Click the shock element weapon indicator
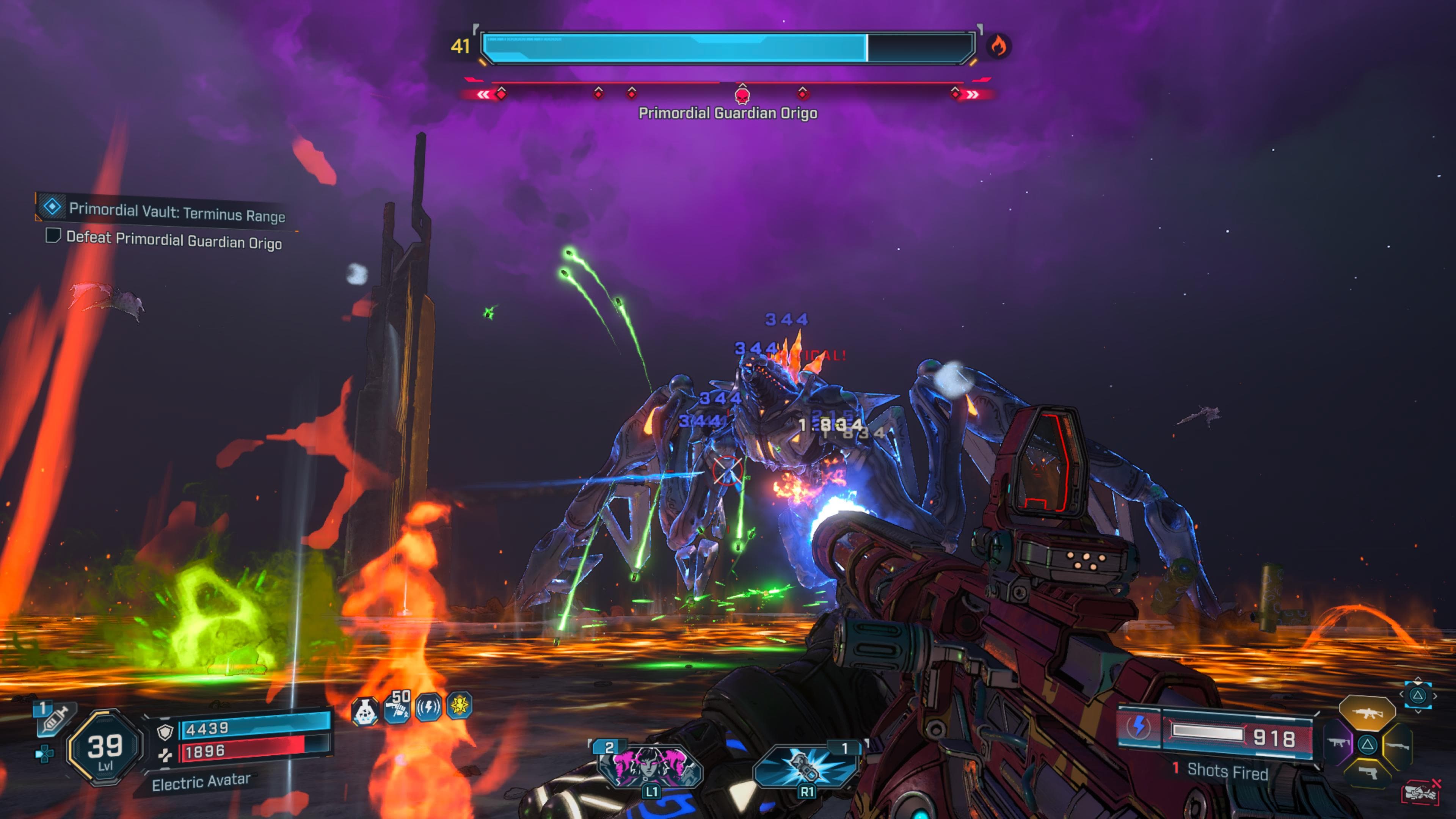This screenshot has height=819, width=1456. [x=1138, y=726]
